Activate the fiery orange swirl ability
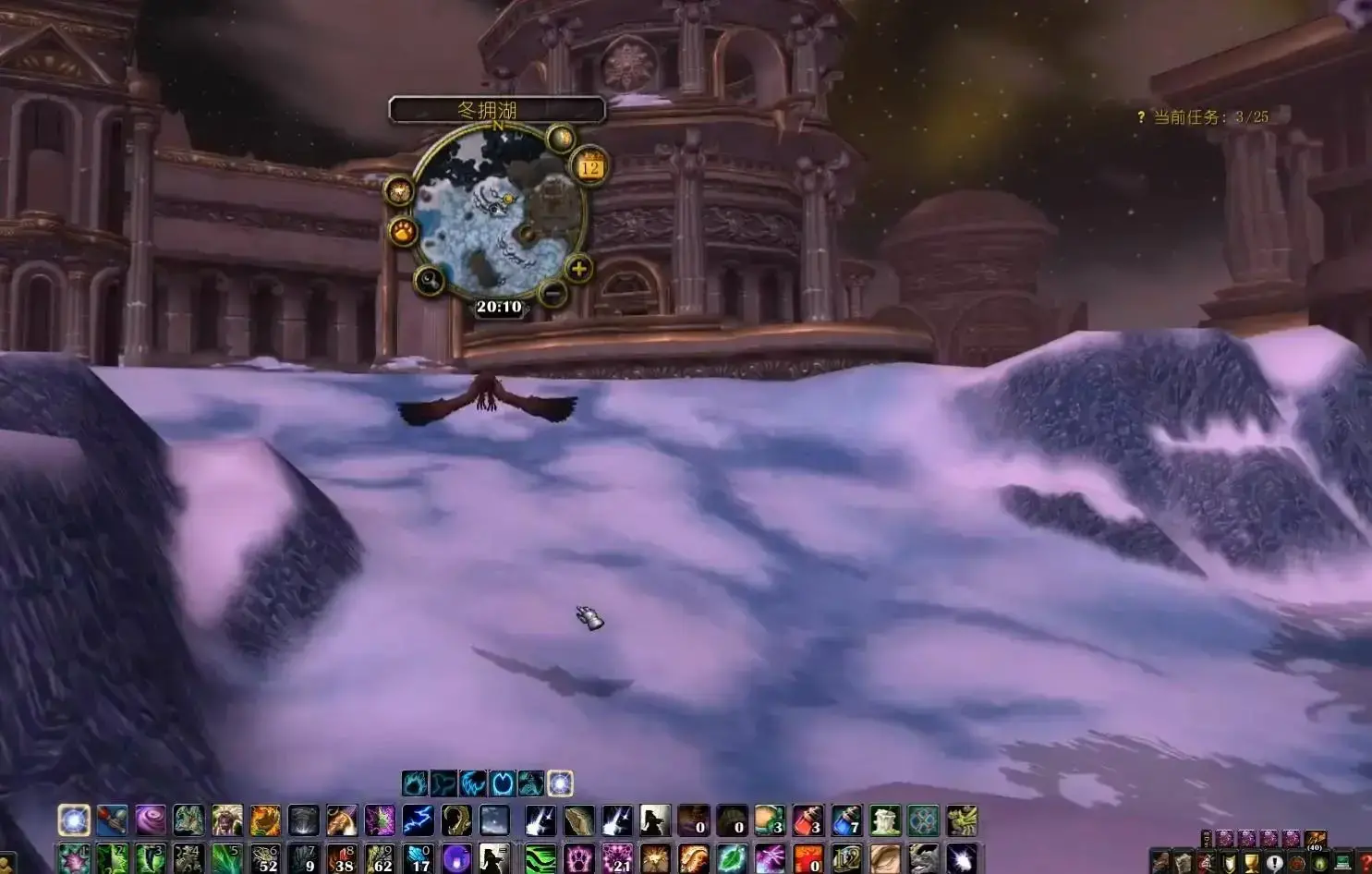Image resolution: width=1372 pixels, height=874 pixels. 264,819
